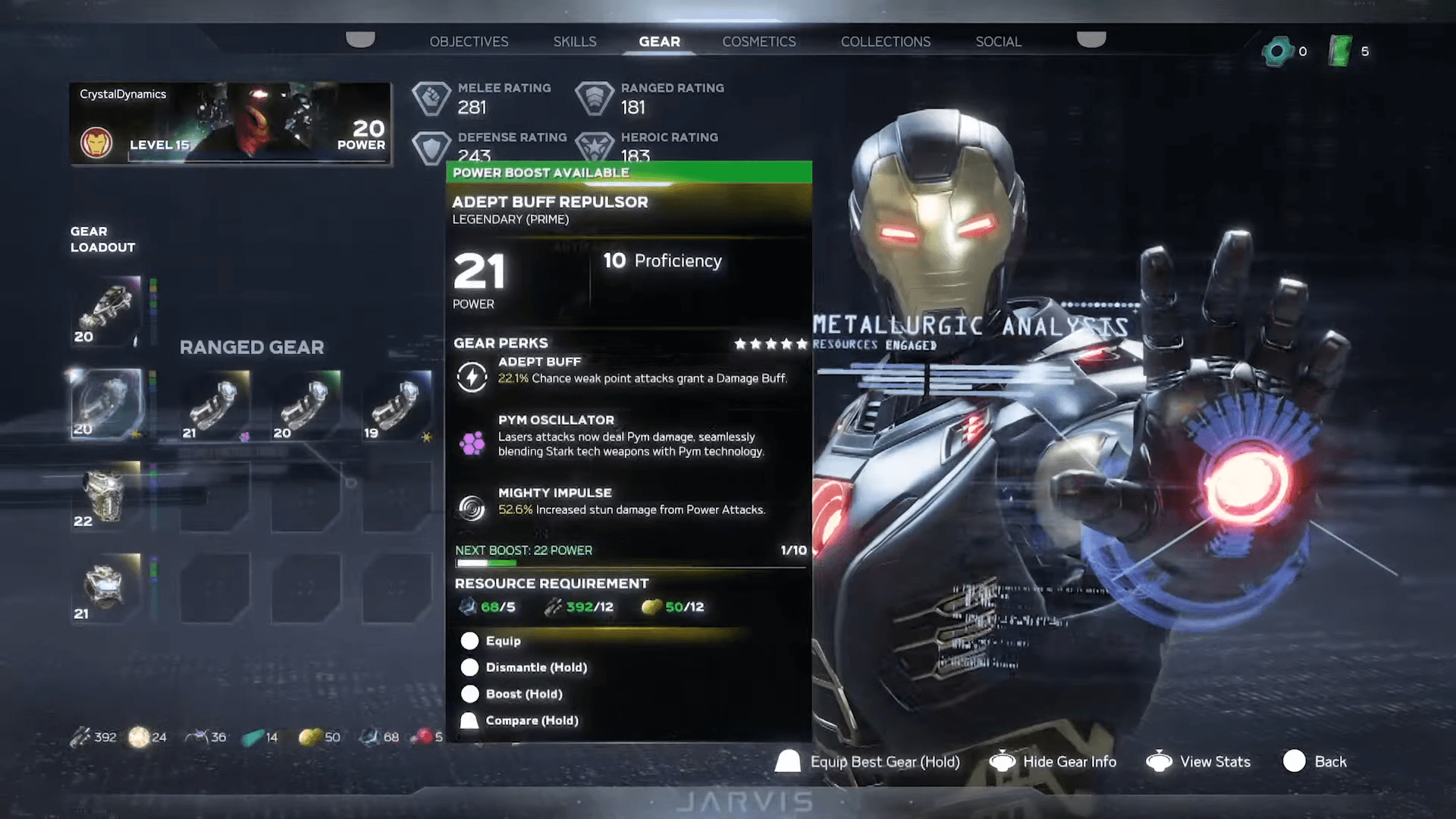Open the Skills tab
The width and height of the screenshot is (1456, 819).
(x=574, y=42)
